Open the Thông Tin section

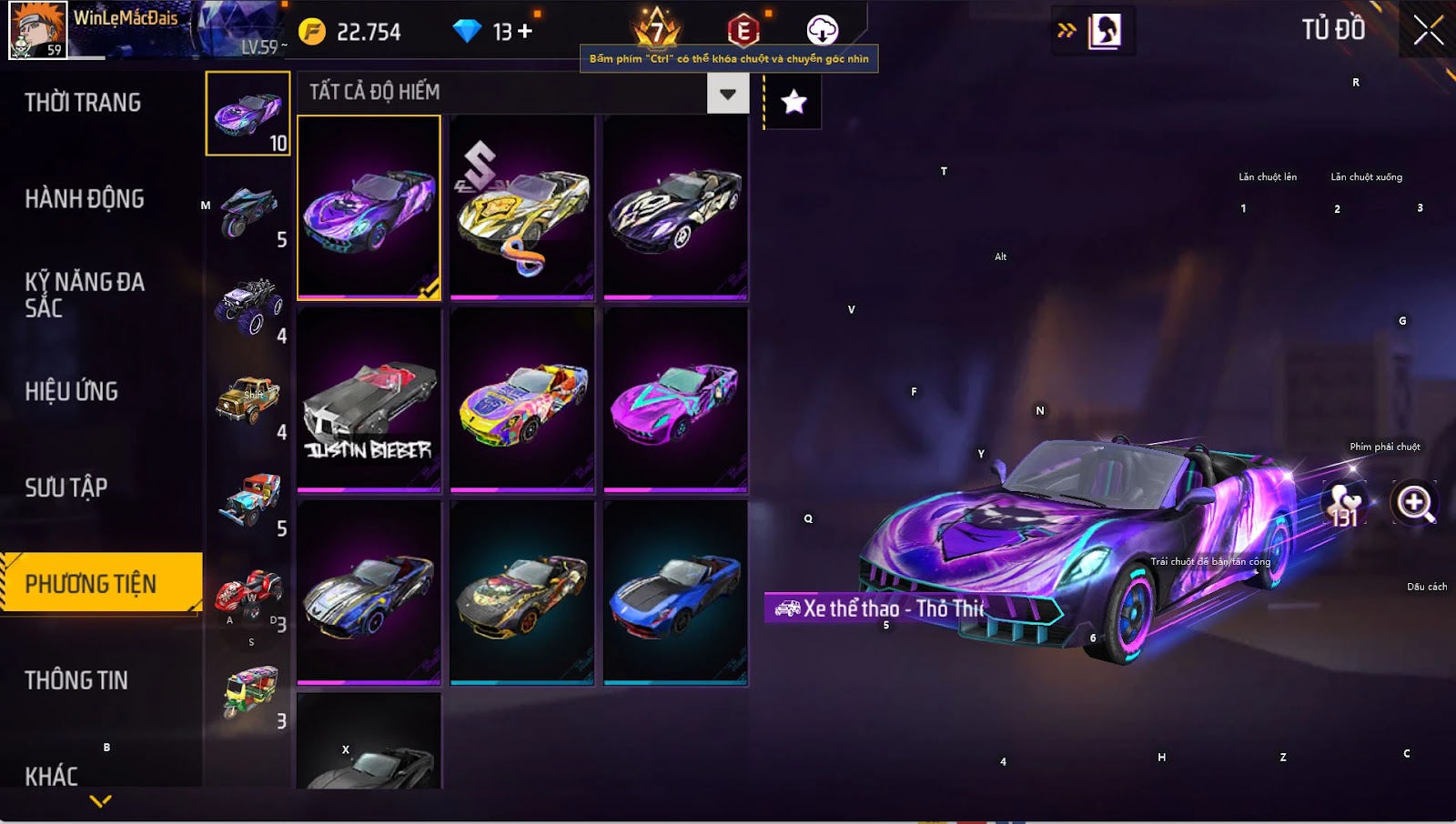click(76, 680)
